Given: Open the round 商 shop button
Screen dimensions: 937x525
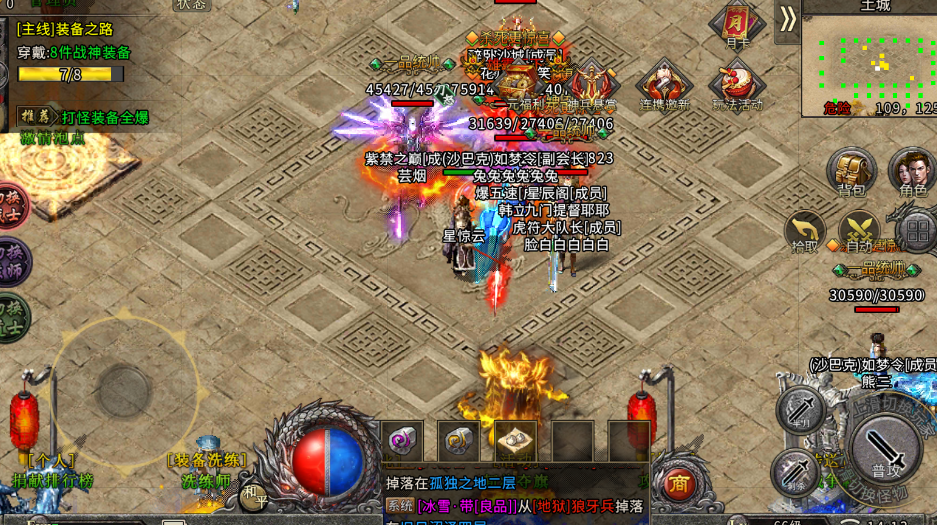Looking at the screenshot, I should pos(680,483).
